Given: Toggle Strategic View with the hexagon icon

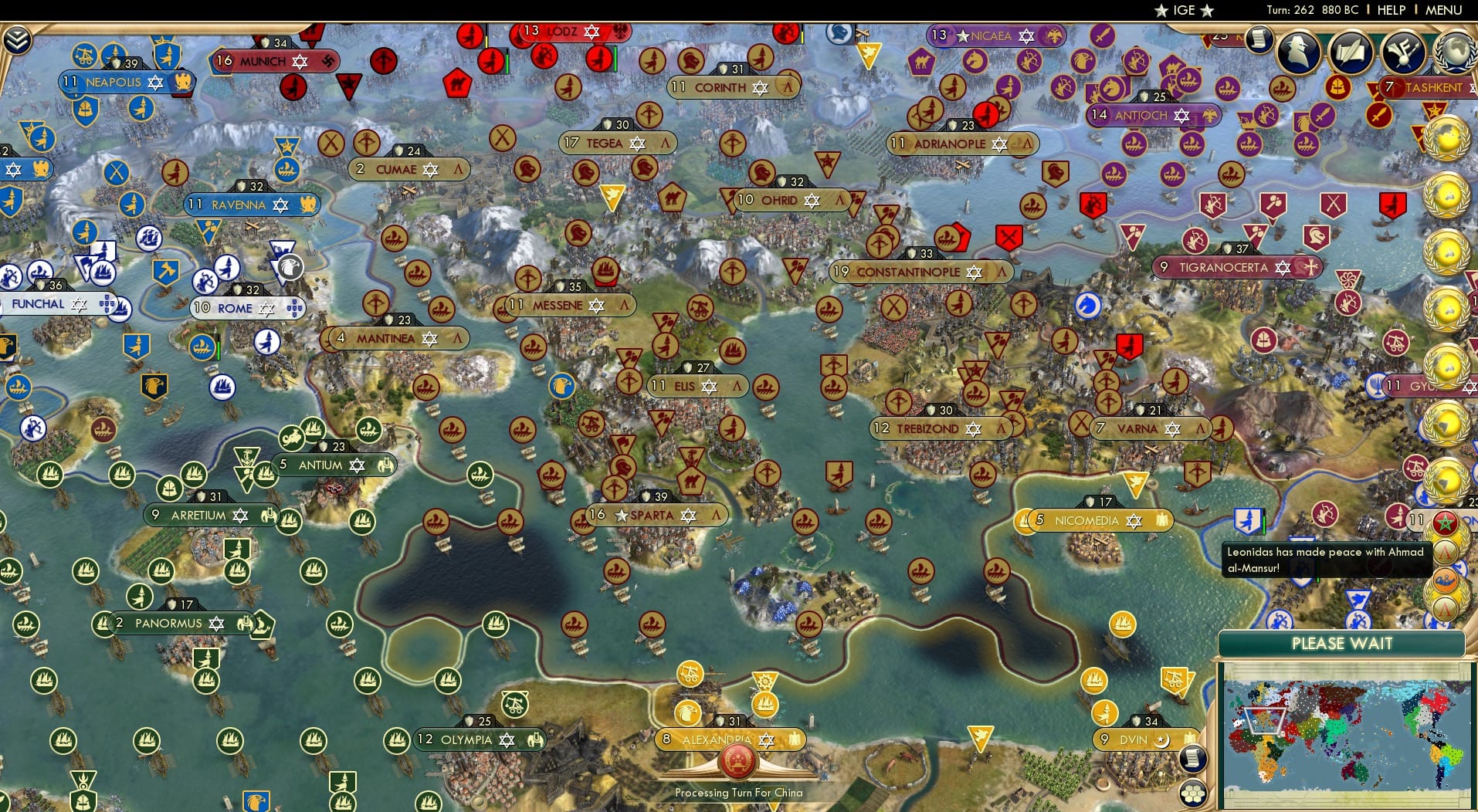Looking at the screenshot, I should [1192, 795].
